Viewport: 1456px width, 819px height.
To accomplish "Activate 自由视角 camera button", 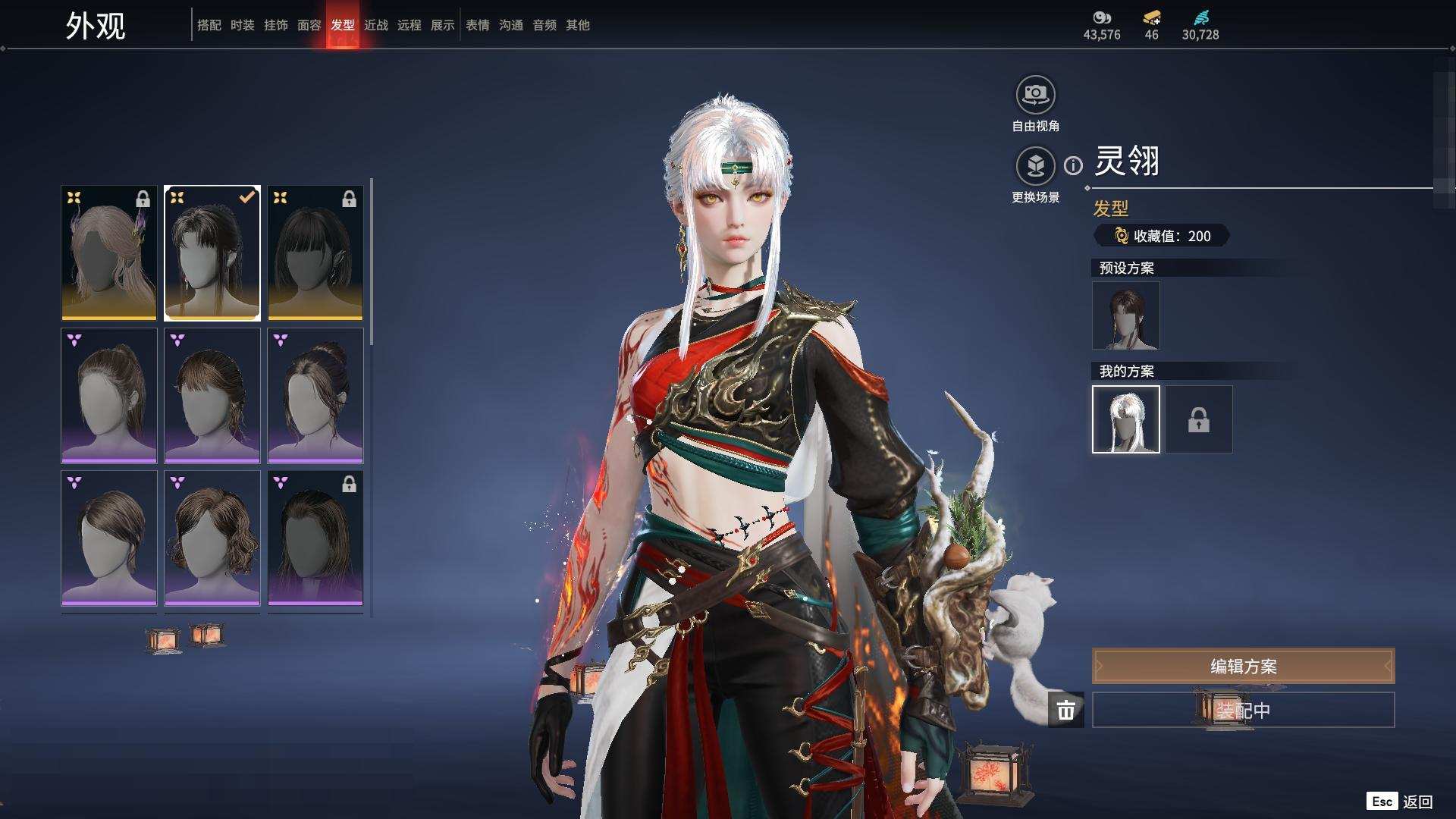I will click(x=1035, y=96).
